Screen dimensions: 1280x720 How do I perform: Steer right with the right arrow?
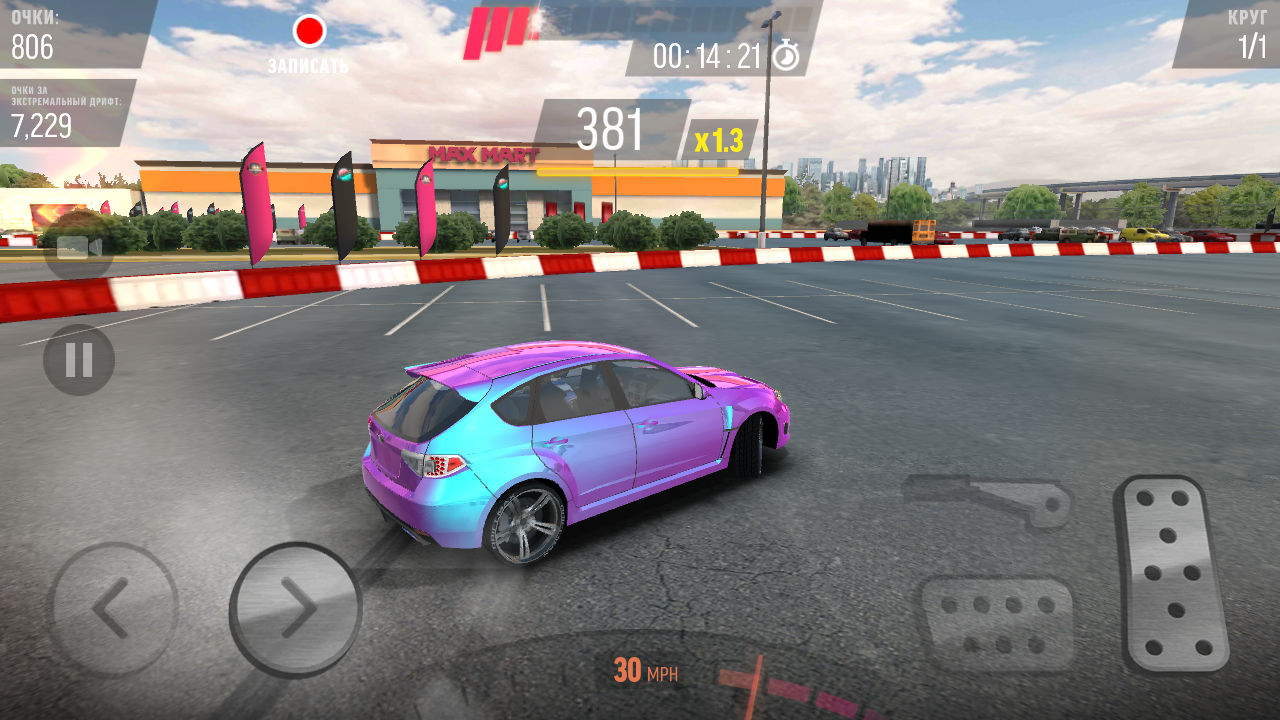[x=296, y=607]
